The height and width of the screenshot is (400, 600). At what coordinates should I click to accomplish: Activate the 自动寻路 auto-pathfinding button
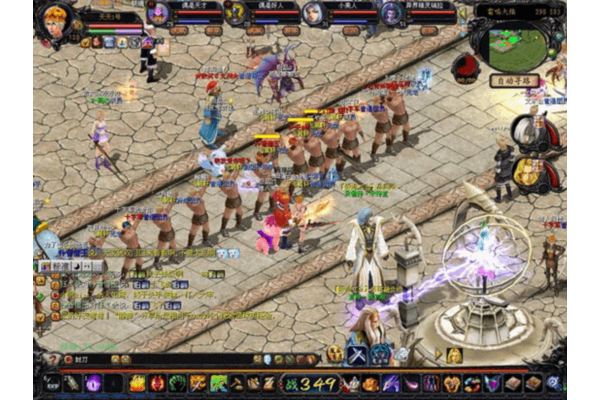[x=515, y=81]
